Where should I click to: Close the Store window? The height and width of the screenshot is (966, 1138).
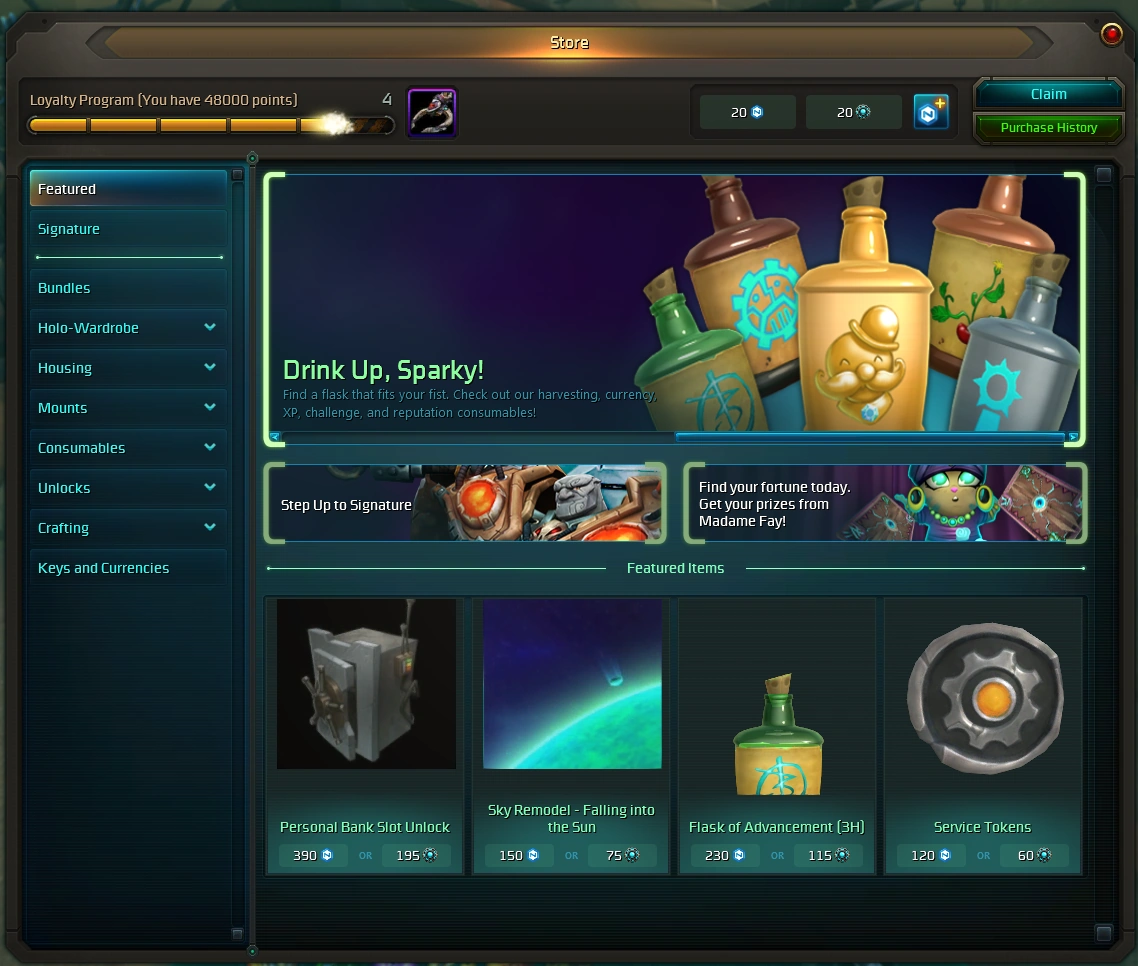(1111, 35)
